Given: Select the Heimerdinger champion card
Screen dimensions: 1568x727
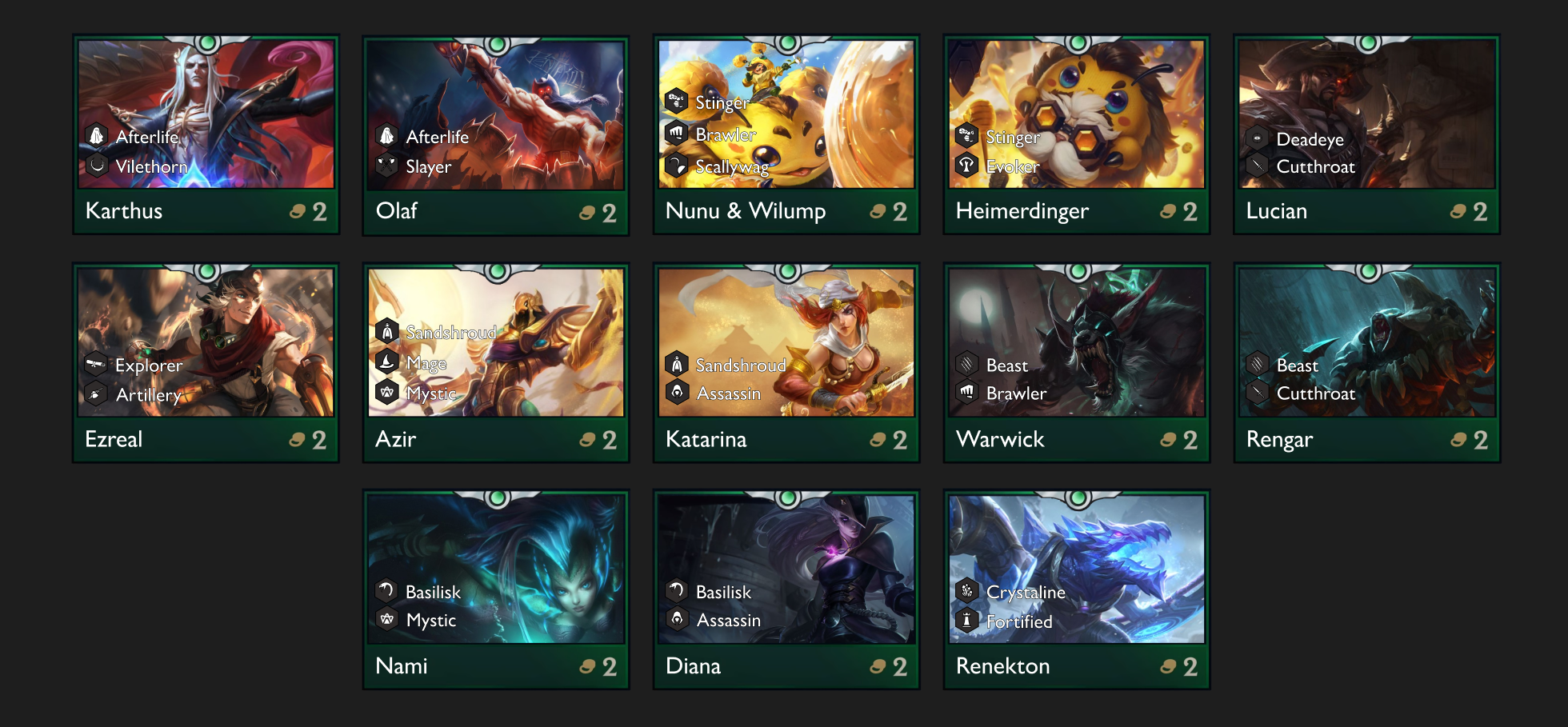Looking at the screenshot, I should point(1077,134).
